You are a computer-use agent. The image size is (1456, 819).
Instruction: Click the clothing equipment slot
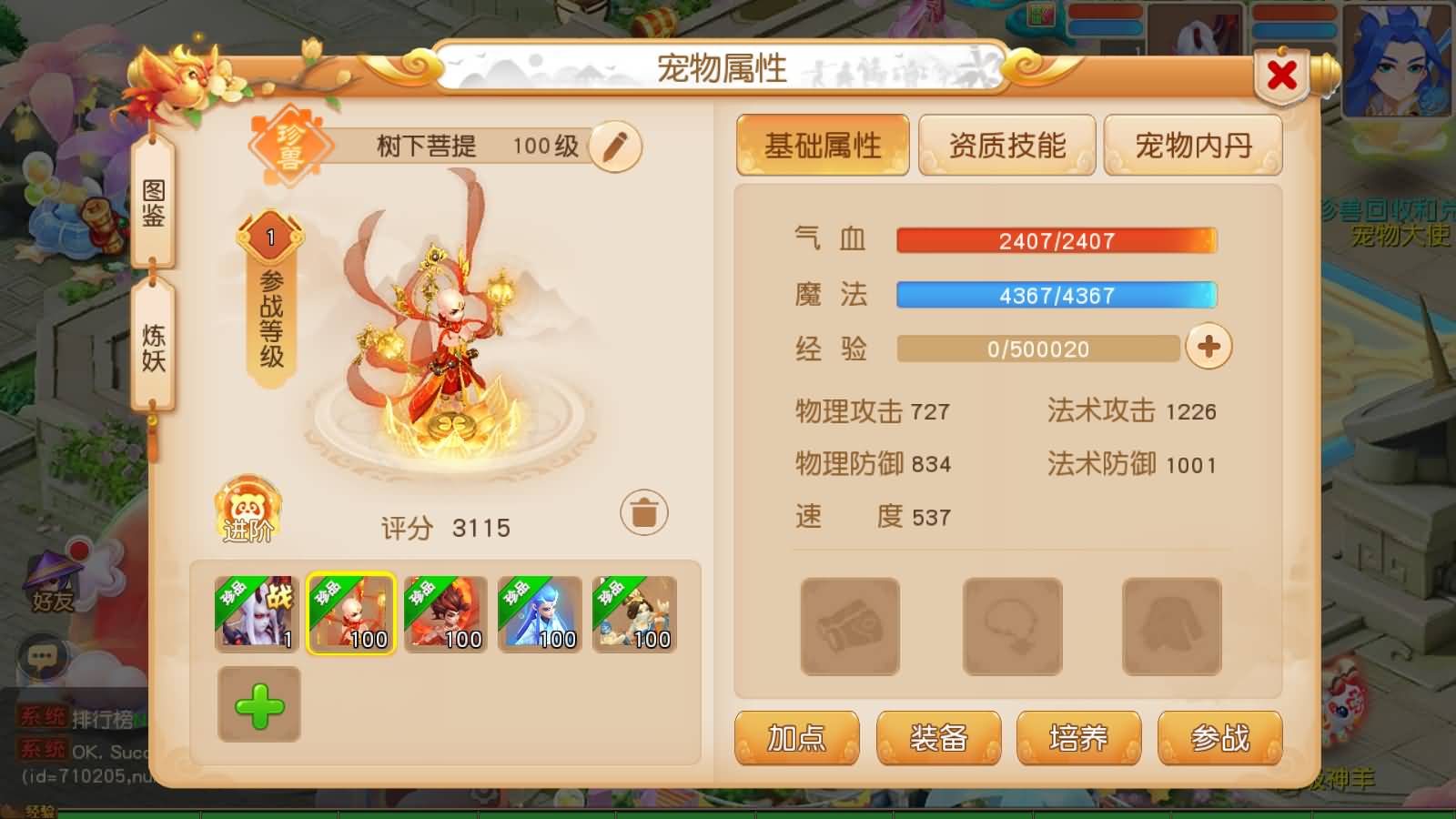1172,626
